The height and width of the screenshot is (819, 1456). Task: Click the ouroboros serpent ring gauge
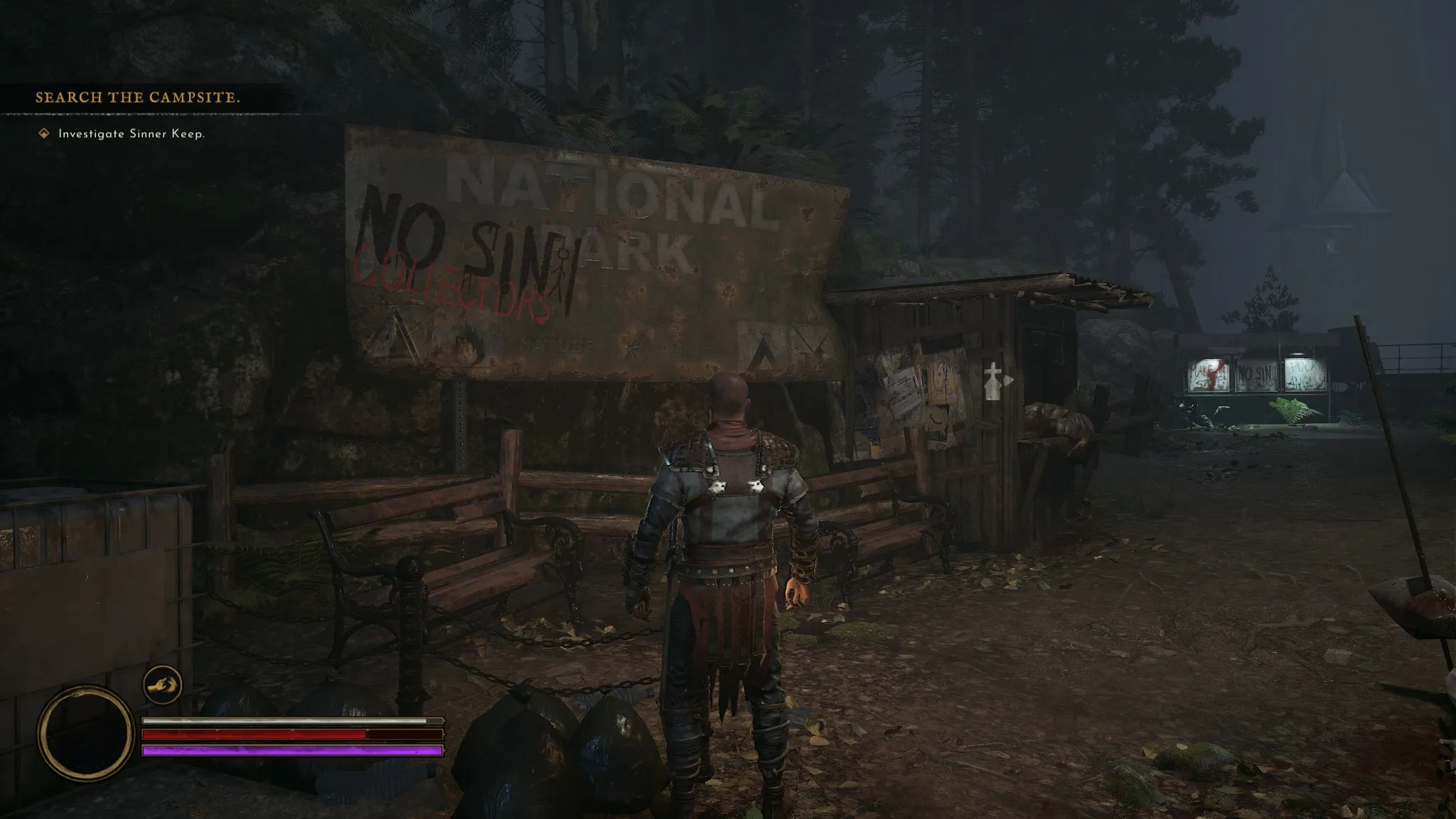point(85,733)
